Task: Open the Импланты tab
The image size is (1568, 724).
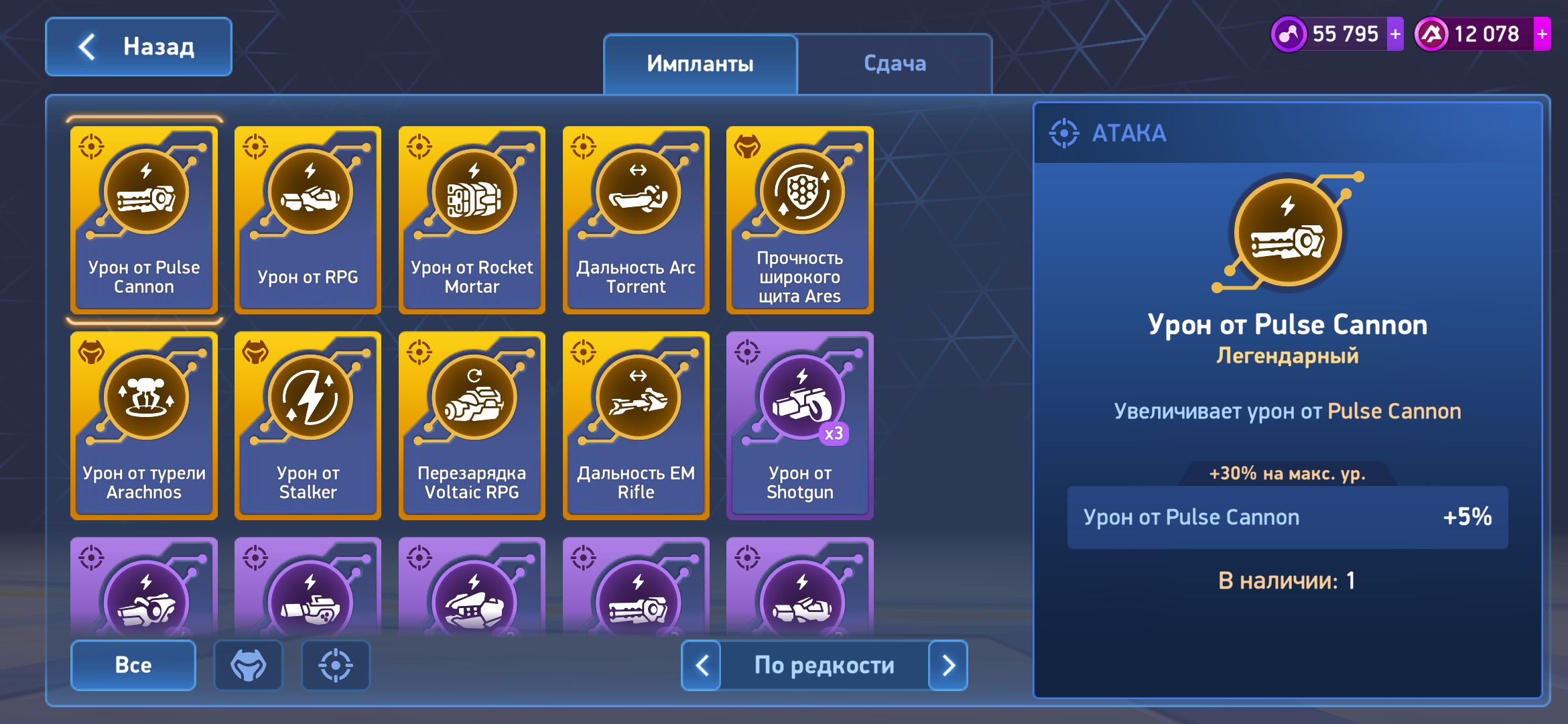Action: pos(700,64)
